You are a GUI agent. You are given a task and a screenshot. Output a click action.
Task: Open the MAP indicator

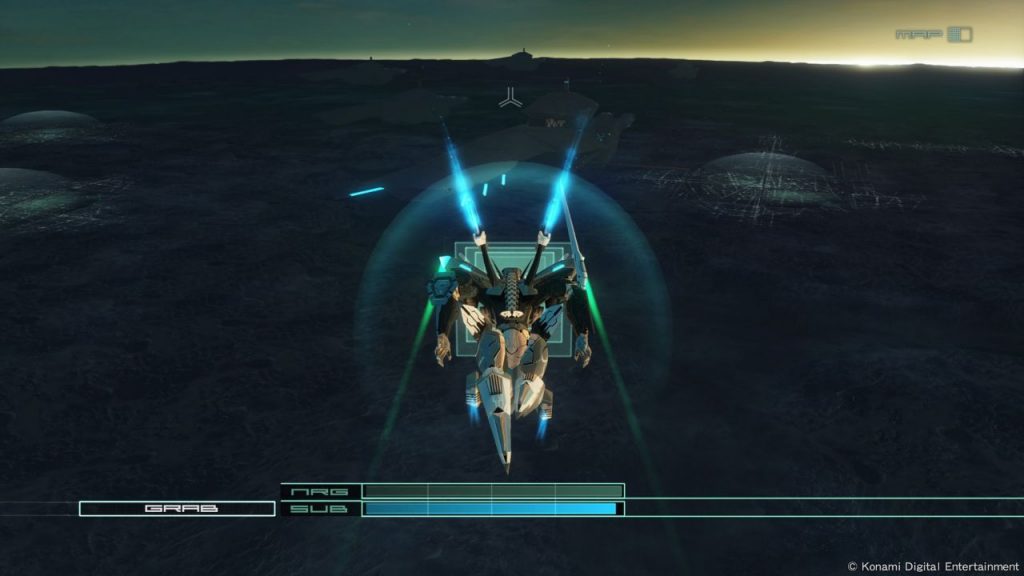tap(933, 35)
